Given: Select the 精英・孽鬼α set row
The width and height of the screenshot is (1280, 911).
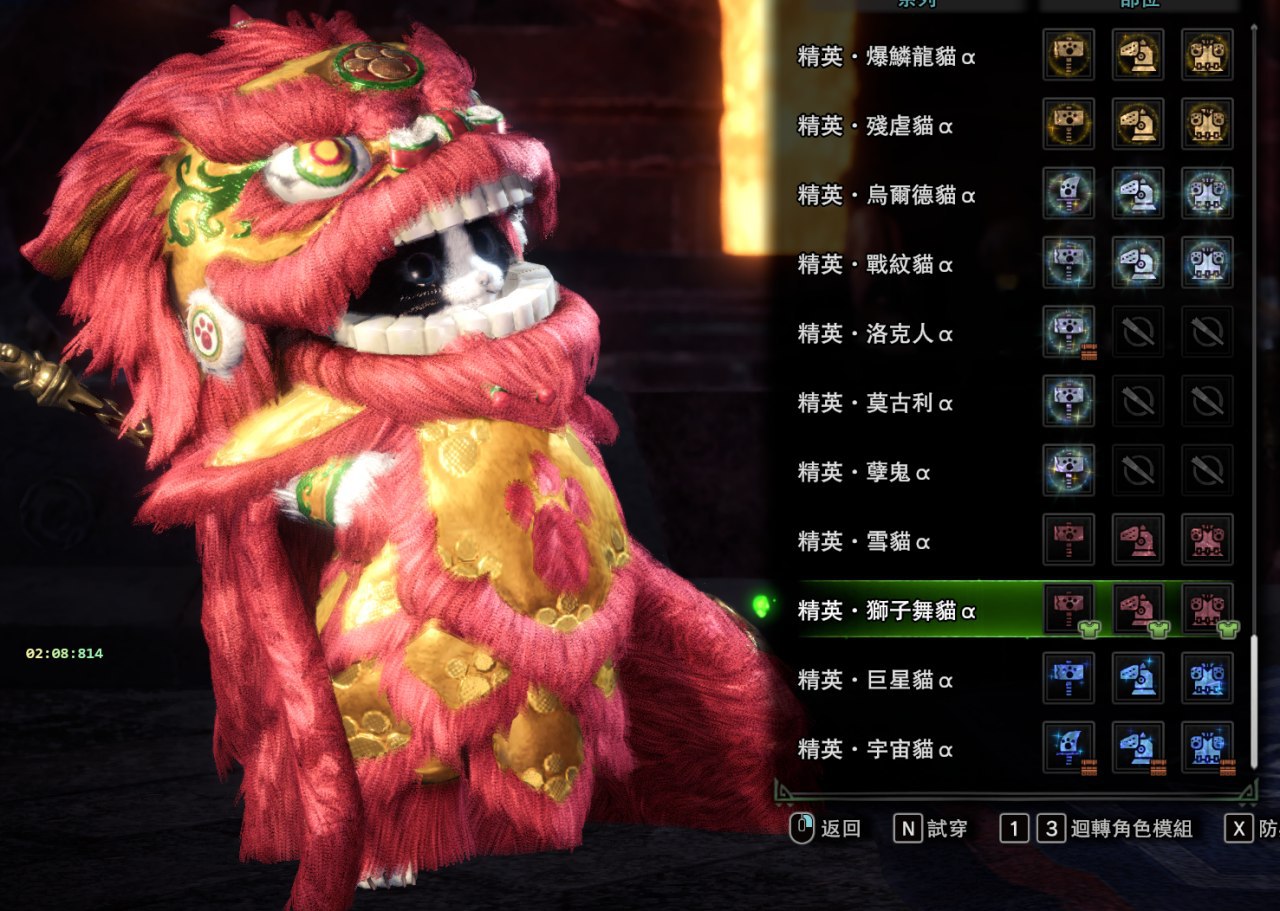Looking at the screenshot, I should click(864, 471).
